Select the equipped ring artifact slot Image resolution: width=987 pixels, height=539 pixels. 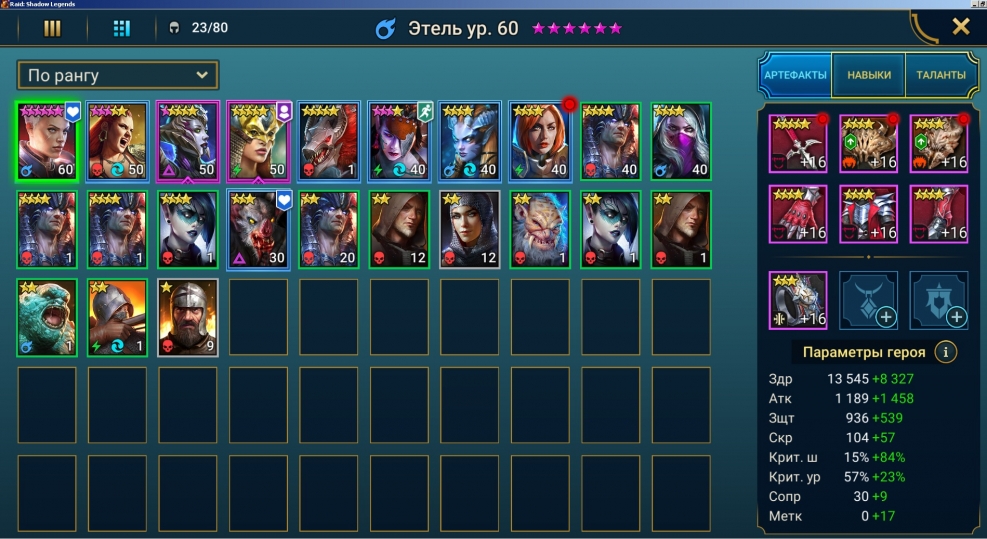(798, 300)
